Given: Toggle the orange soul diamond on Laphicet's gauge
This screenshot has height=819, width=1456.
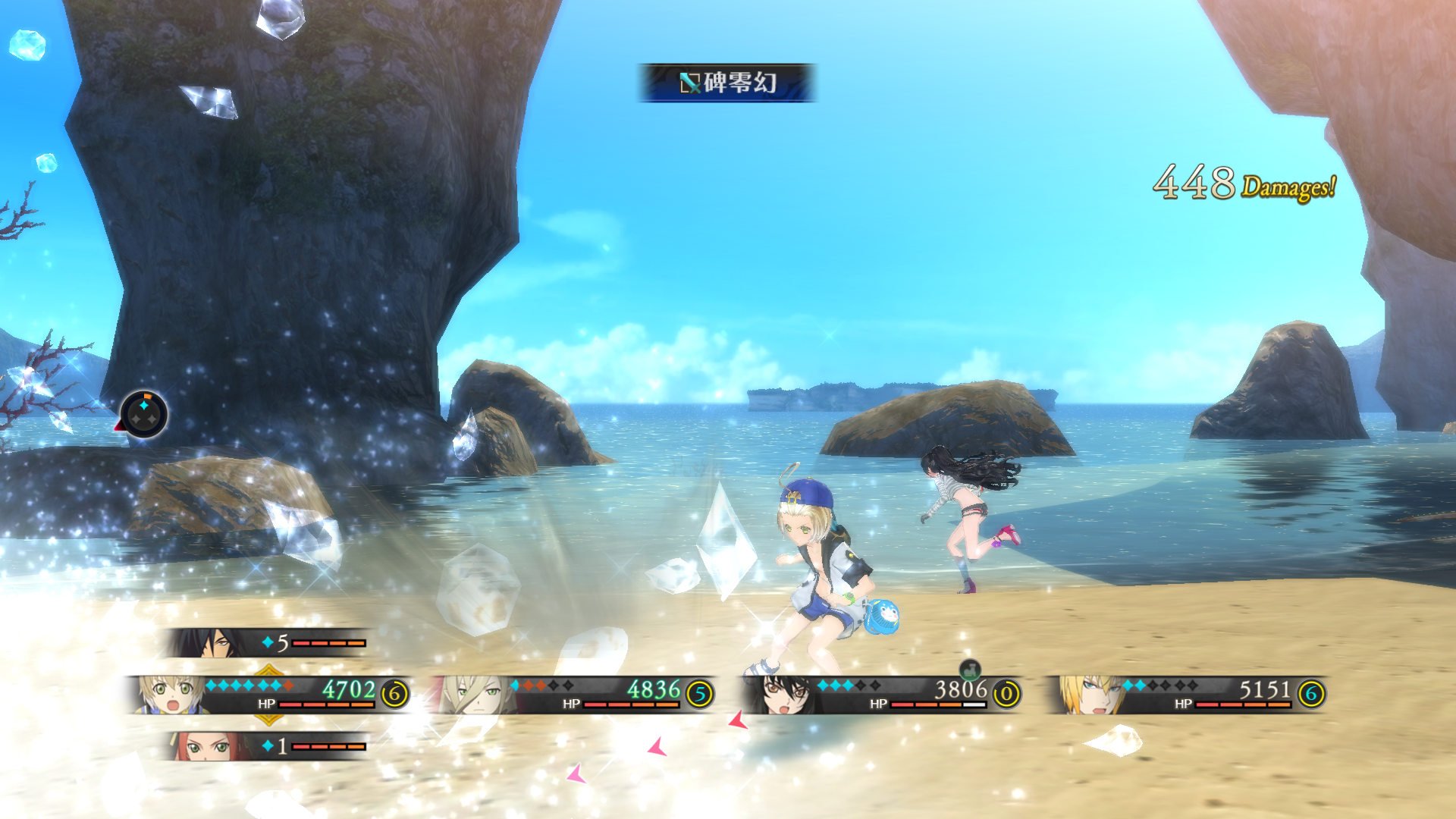Looking at the screenshot, I should point(287,686).
